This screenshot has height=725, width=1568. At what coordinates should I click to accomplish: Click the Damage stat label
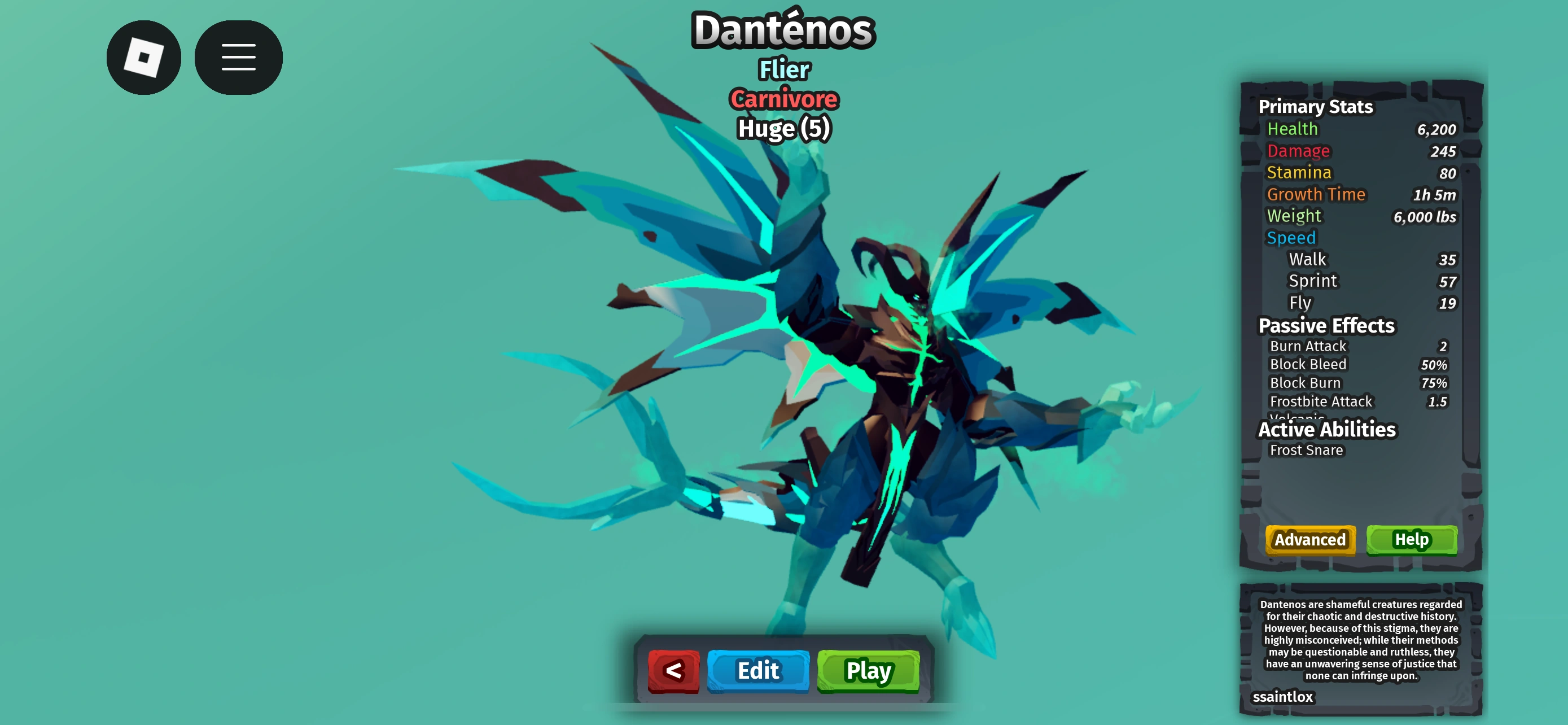tap(1298, 150)
